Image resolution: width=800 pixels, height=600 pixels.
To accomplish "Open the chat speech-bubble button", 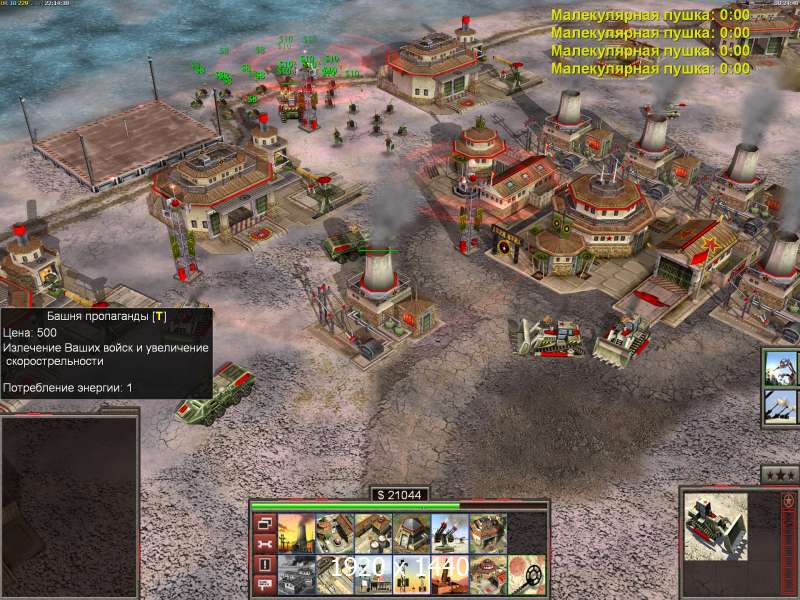I will point(265,585).
